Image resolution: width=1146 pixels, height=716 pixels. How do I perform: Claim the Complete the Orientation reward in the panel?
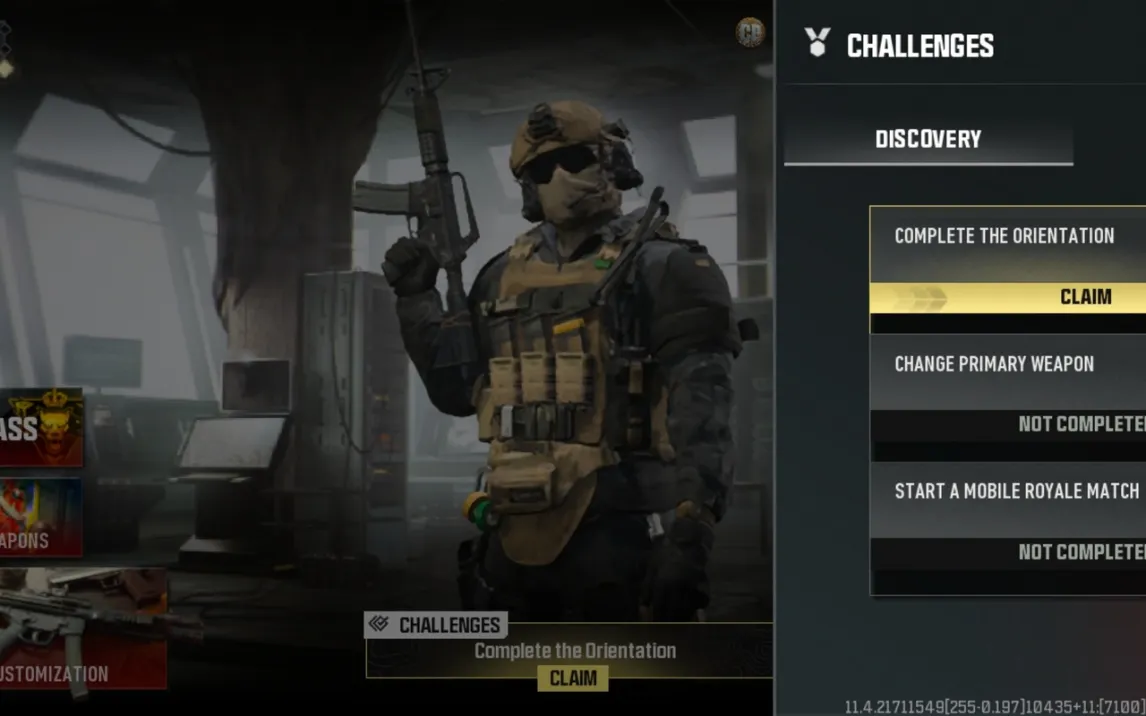click(1008, 297)
